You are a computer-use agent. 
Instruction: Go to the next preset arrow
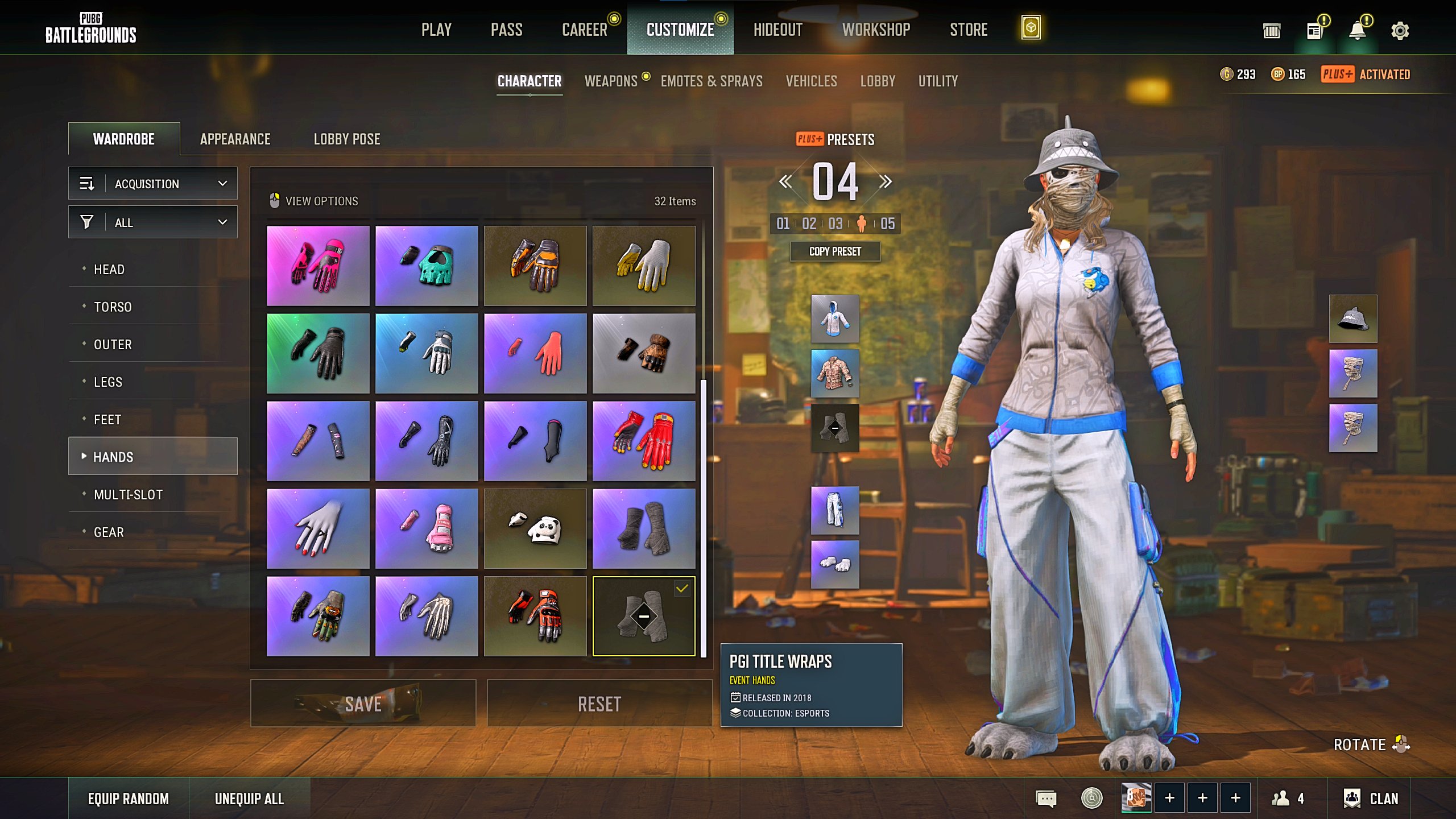(x=885, y=182)
